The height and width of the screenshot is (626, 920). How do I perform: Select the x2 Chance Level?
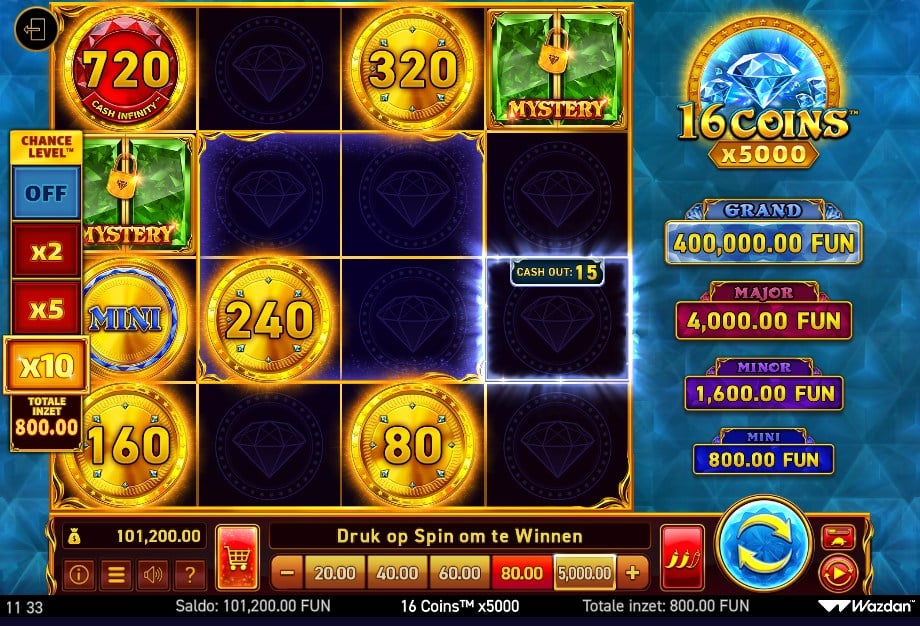pyautogui.click(x=46, y=250)
